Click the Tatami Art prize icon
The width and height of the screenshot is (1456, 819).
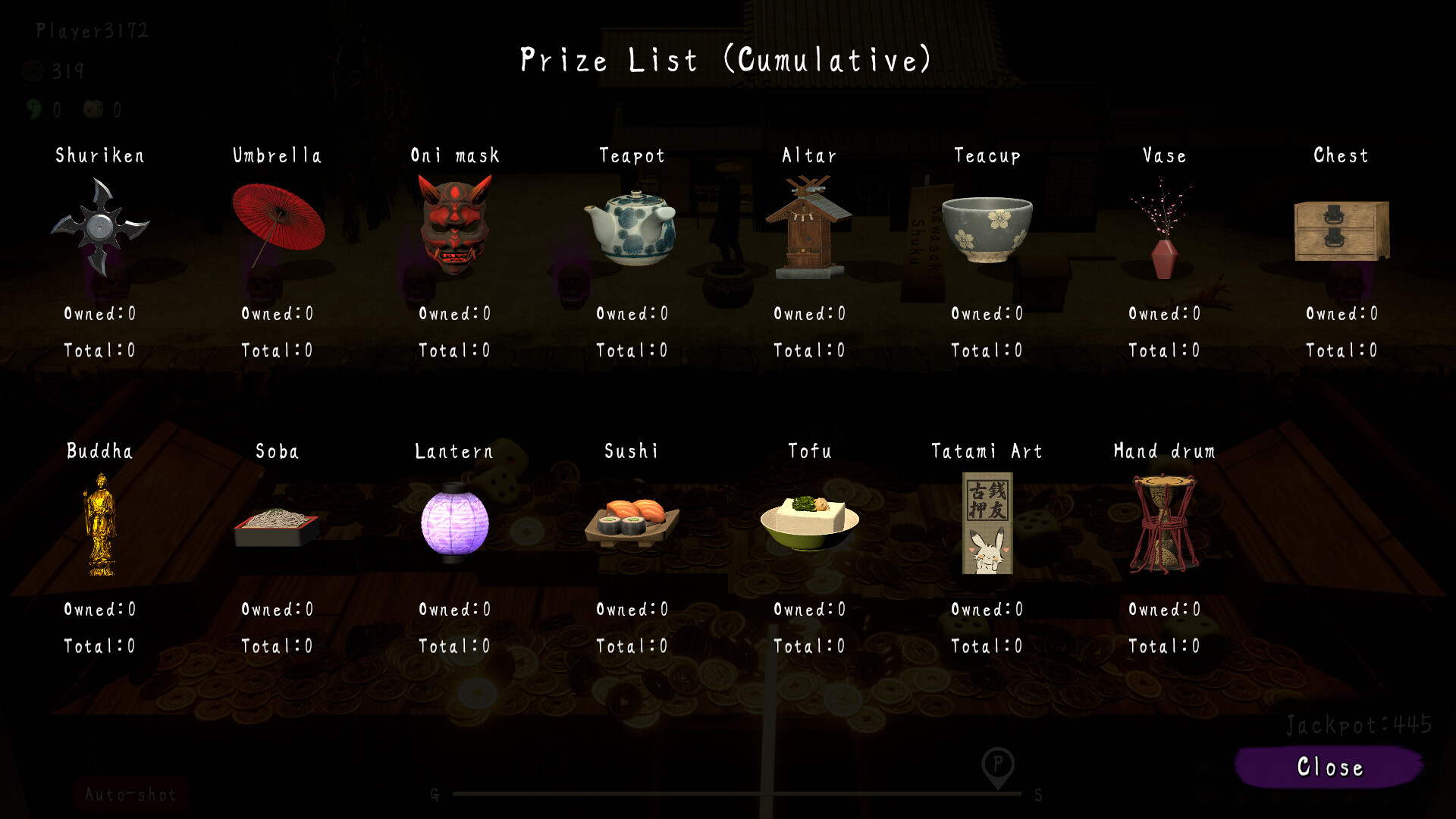click(x=986, y=523)
